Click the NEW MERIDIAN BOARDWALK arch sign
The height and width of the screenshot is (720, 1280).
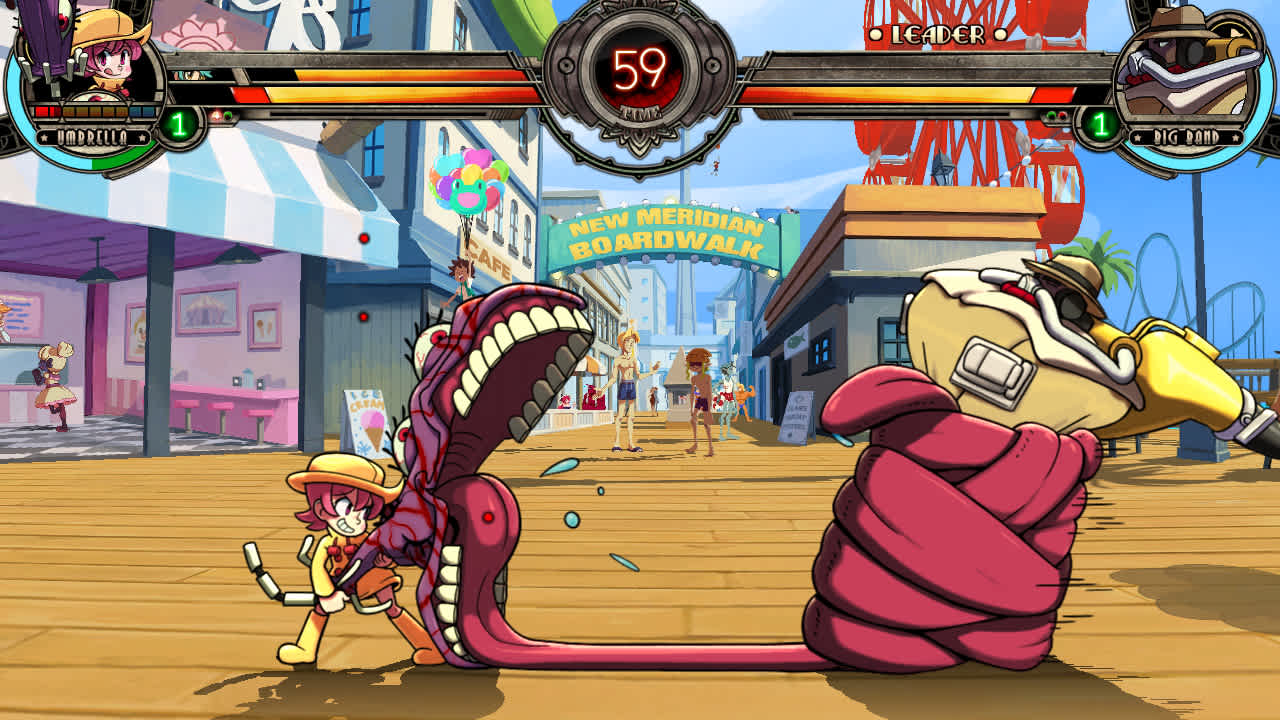(663, 228)
